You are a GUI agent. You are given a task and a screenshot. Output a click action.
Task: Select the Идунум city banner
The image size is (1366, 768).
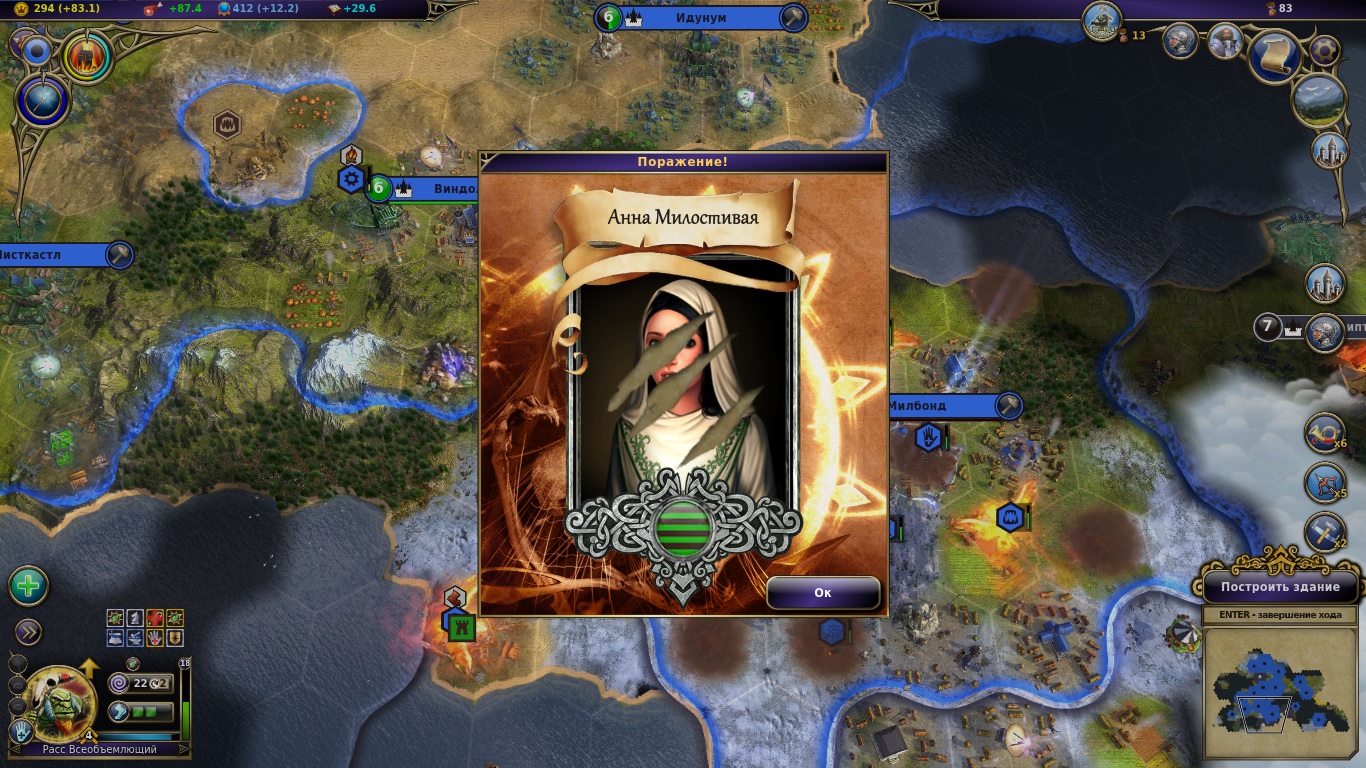[700, 17]
